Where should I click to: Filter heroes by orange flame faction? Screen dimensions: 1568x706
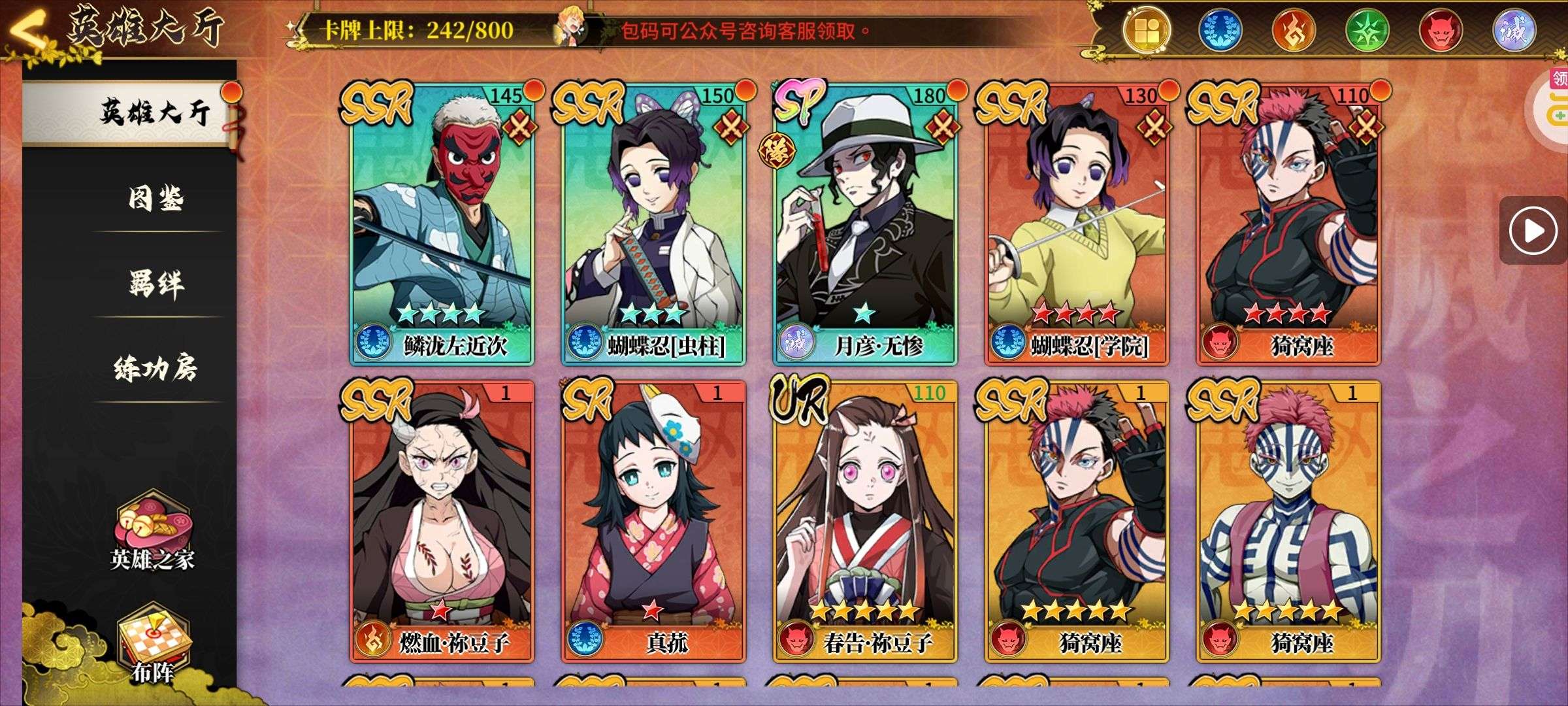click(x=1294, y=30)
